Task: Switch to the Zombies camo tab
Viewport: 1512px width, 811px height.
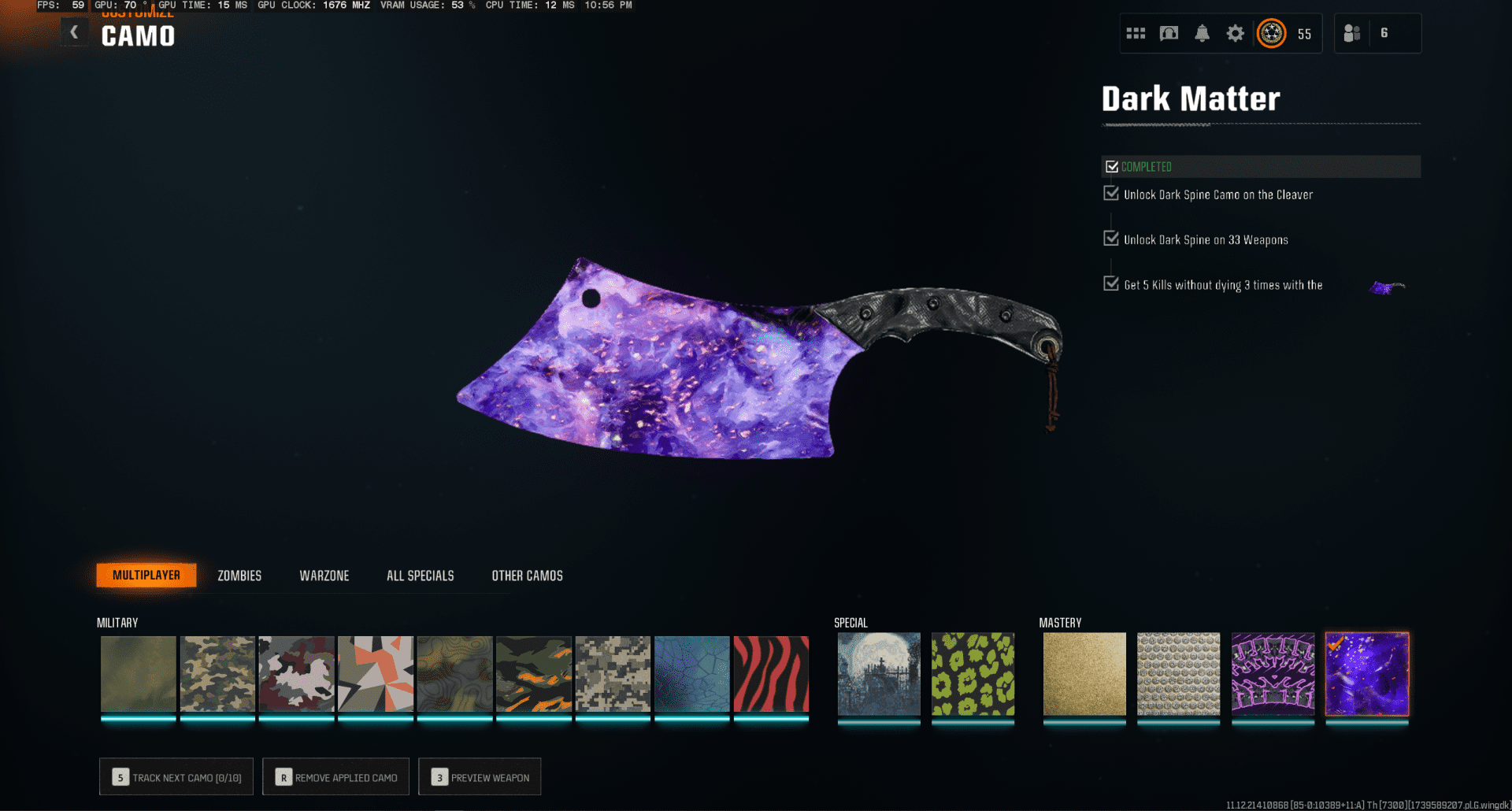Action: [x=239, y=576]
